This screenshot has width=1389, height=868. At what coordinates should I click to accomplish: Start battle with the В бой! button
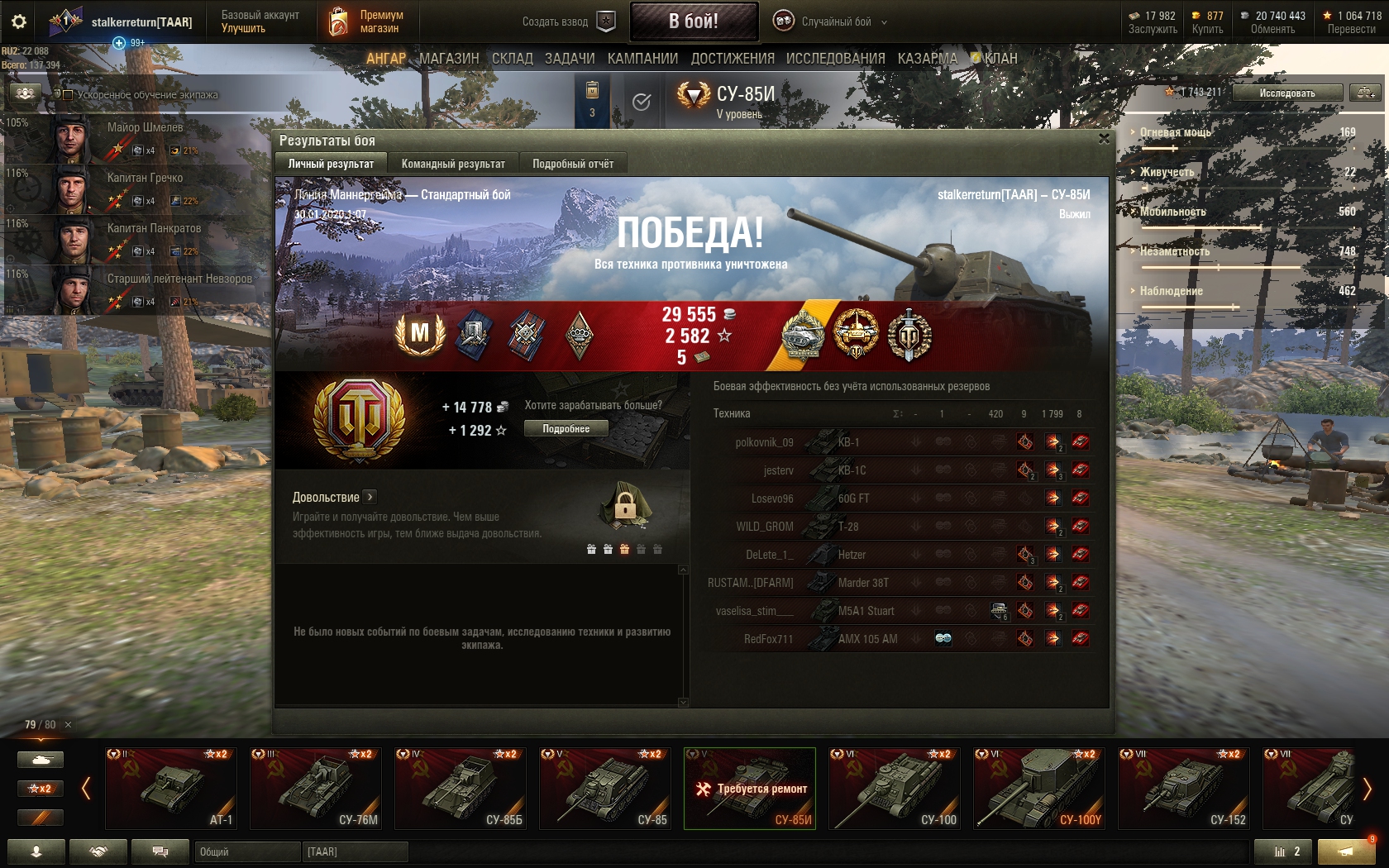point(694,21)
